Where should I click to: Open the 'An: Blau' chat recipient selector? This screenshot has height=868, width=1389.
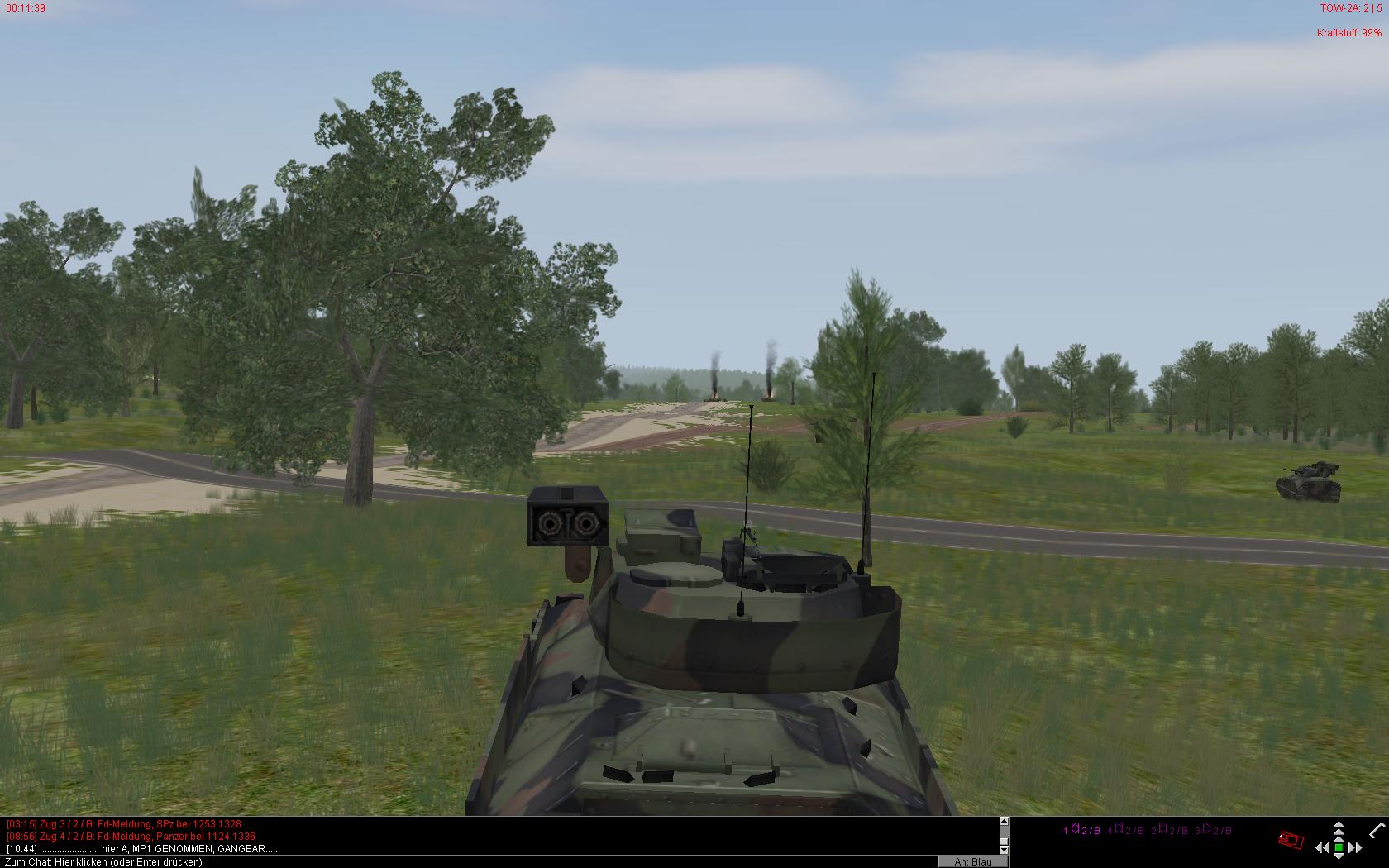pyautogui.click(x=972, y=861)
